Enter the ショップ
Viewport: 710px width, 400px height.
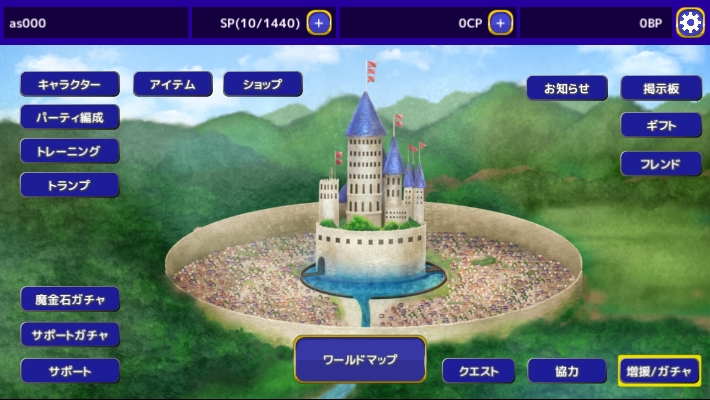pyautogui.click(x=263, y=85)
